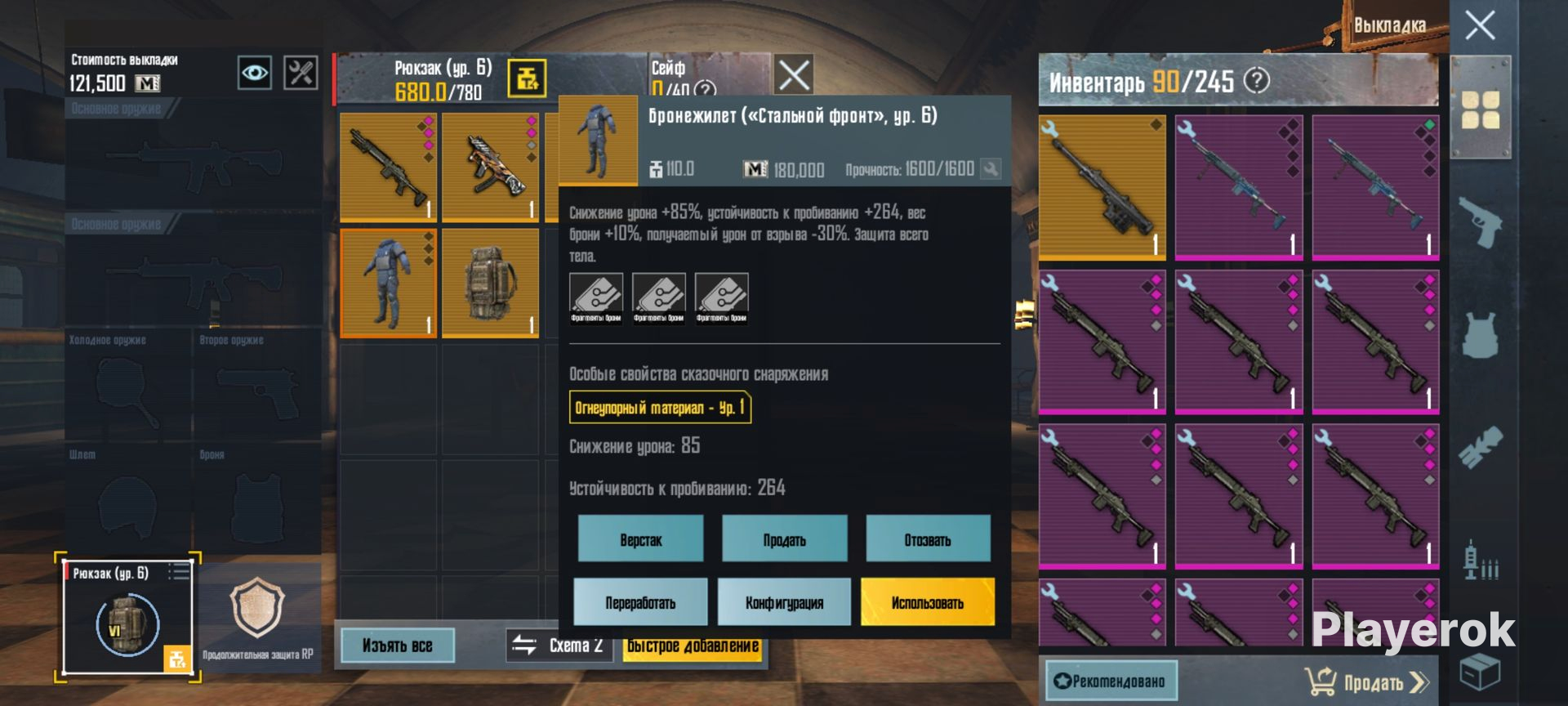Open the Конфигурация option
This screenshot has width=1568, height=706.
[x=784, y=603]
